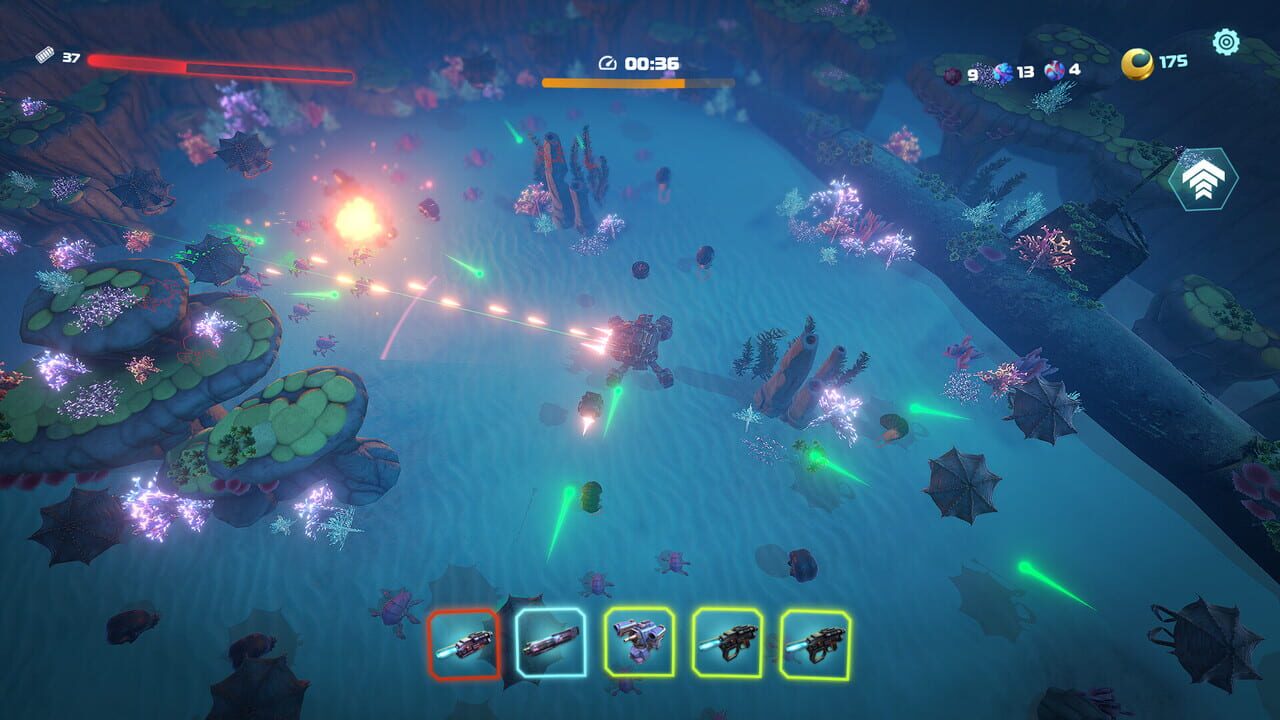Click the blue coral resource icon
The width and height of the screenshot is (1280, 720).
click(x=1002, y=72)
